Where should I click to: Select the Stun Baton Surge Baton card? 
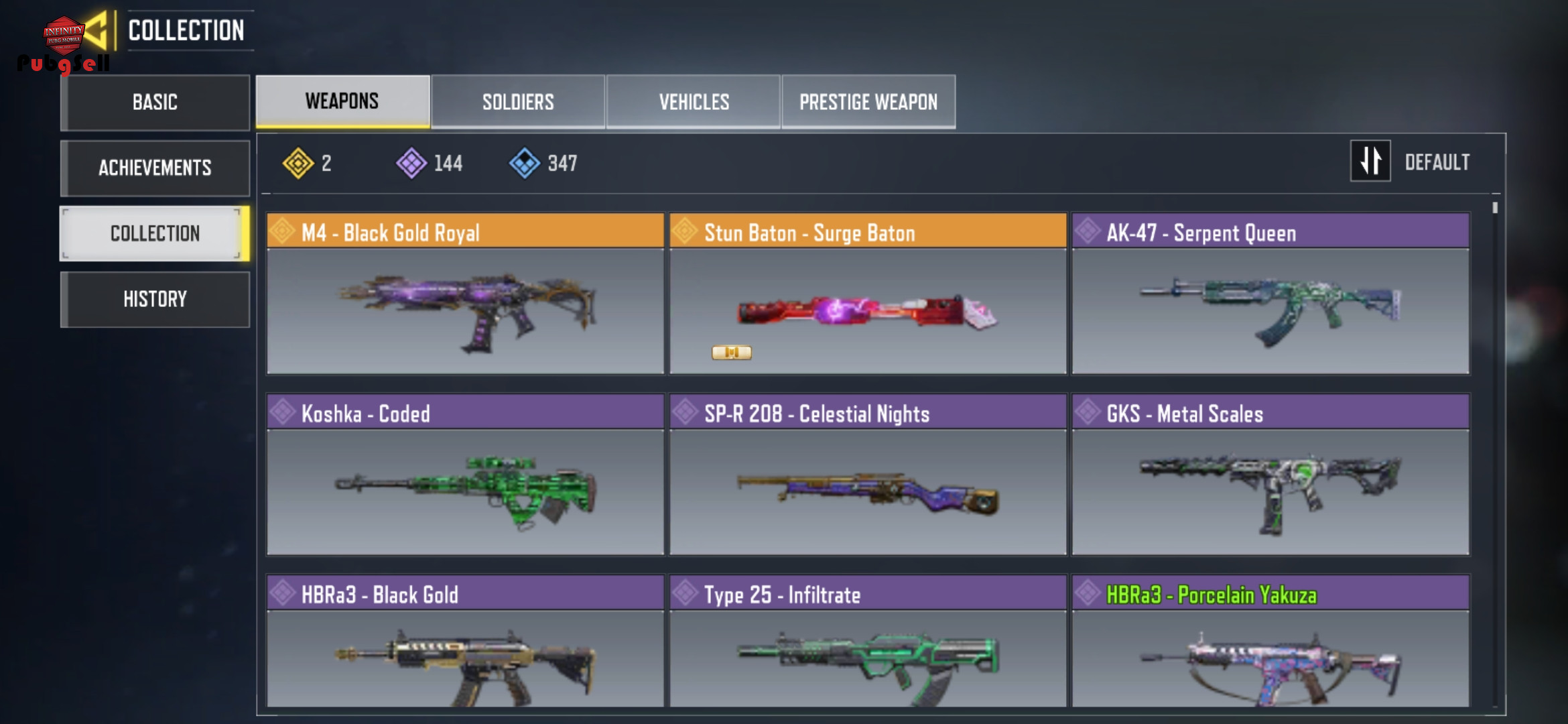coord(868,294)
